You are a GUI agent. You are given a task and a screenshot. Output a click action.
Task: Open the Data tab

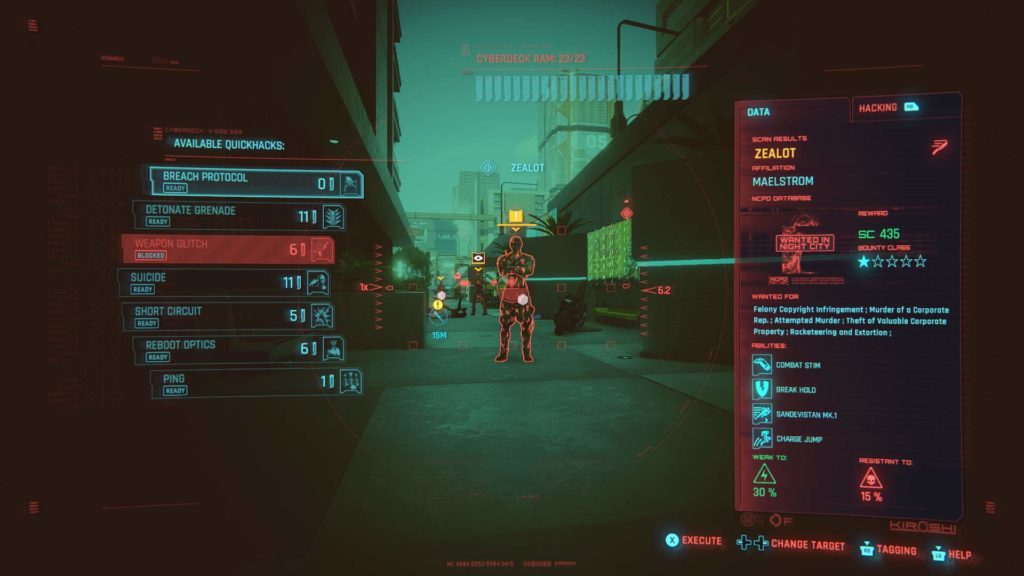(x=794, y=112)
